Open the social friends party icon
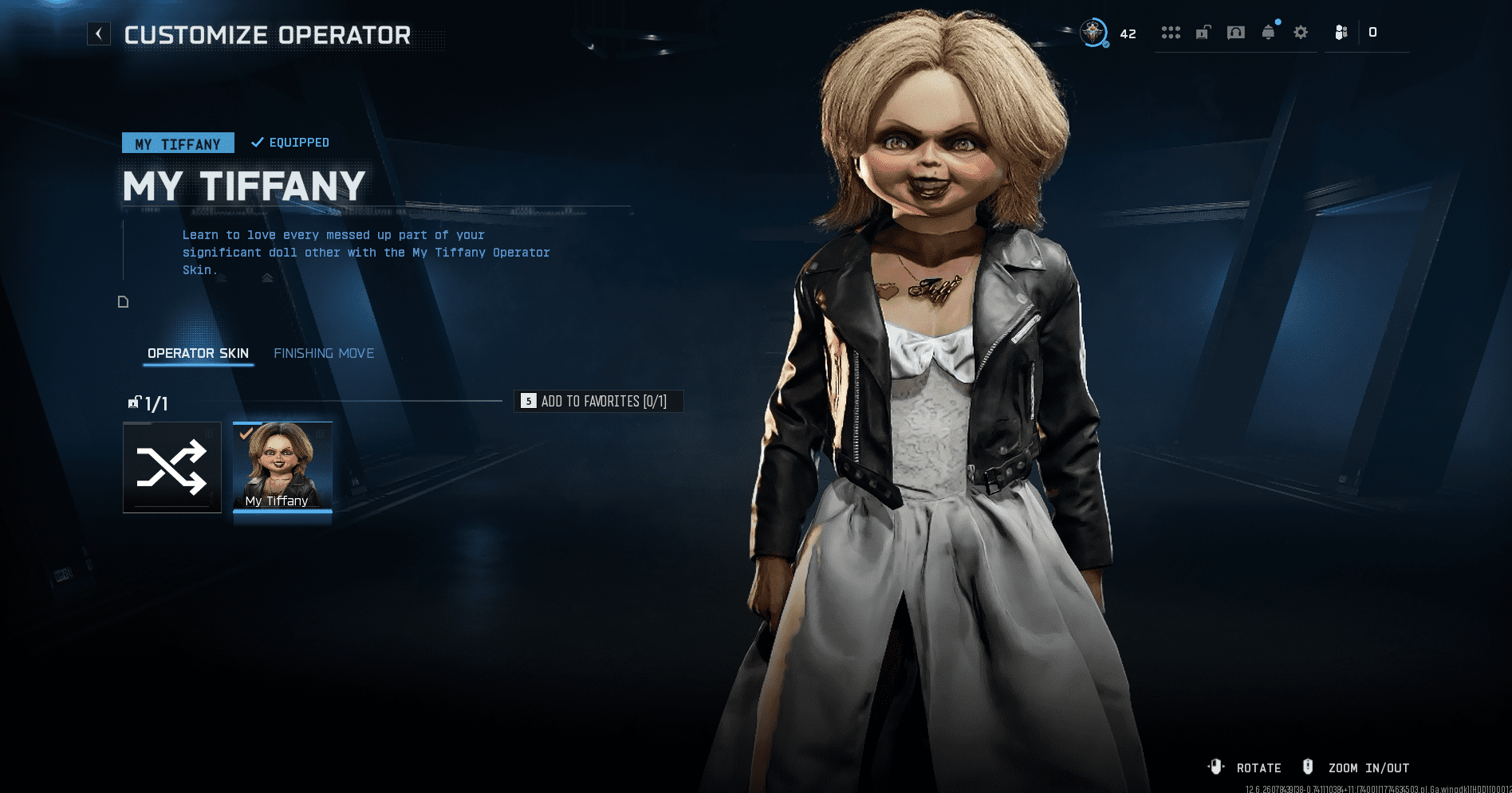This screenshot has width=1512, height=793. (x=1341, y=33)
